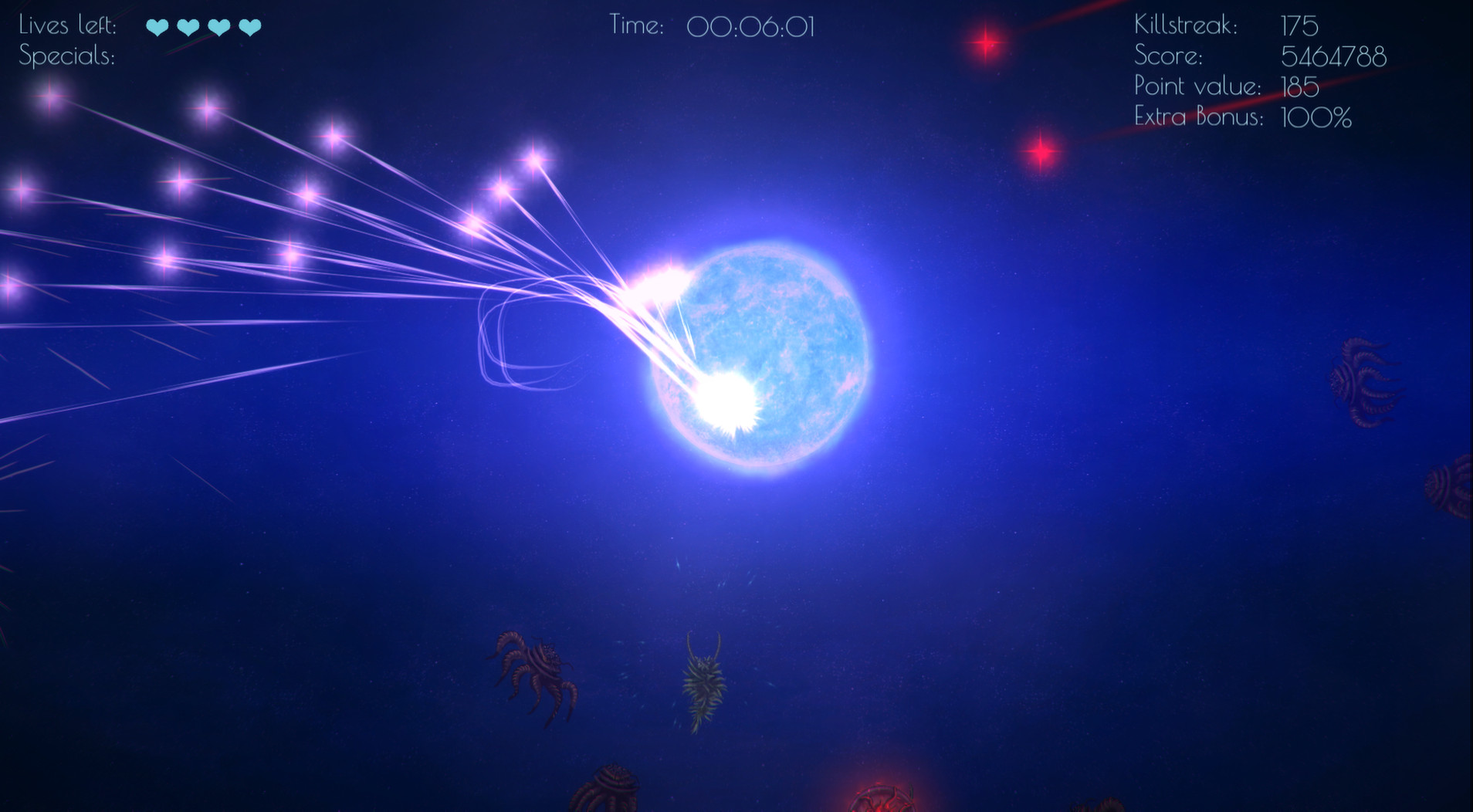Viewport: 1473px width, 812px height.
Task: Click the Score value 5464788
Action: pyautogui.click(x=1334, y=56)
